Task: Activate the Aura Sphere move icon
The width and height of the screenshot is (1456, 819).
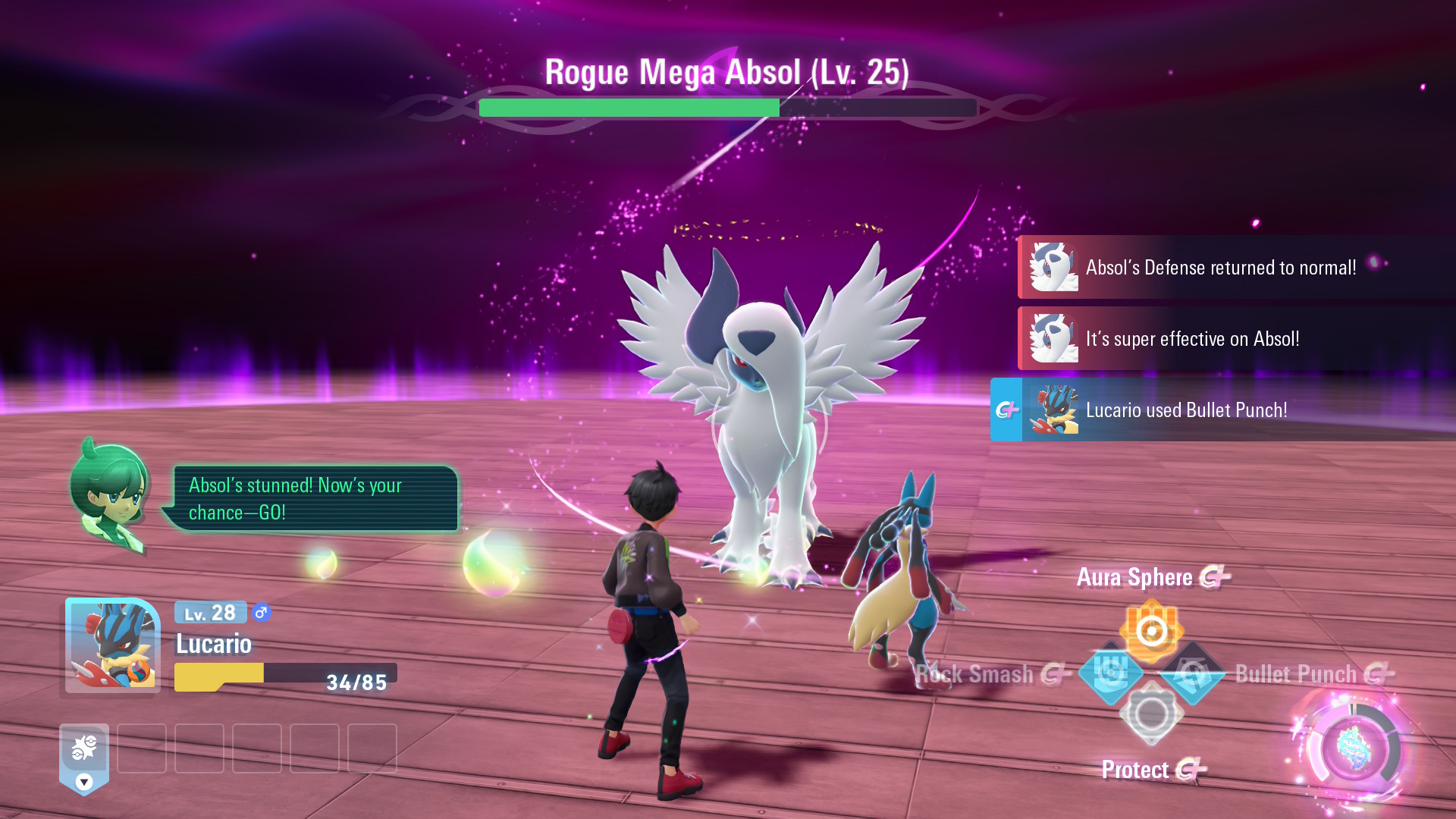Action: 1151,630
